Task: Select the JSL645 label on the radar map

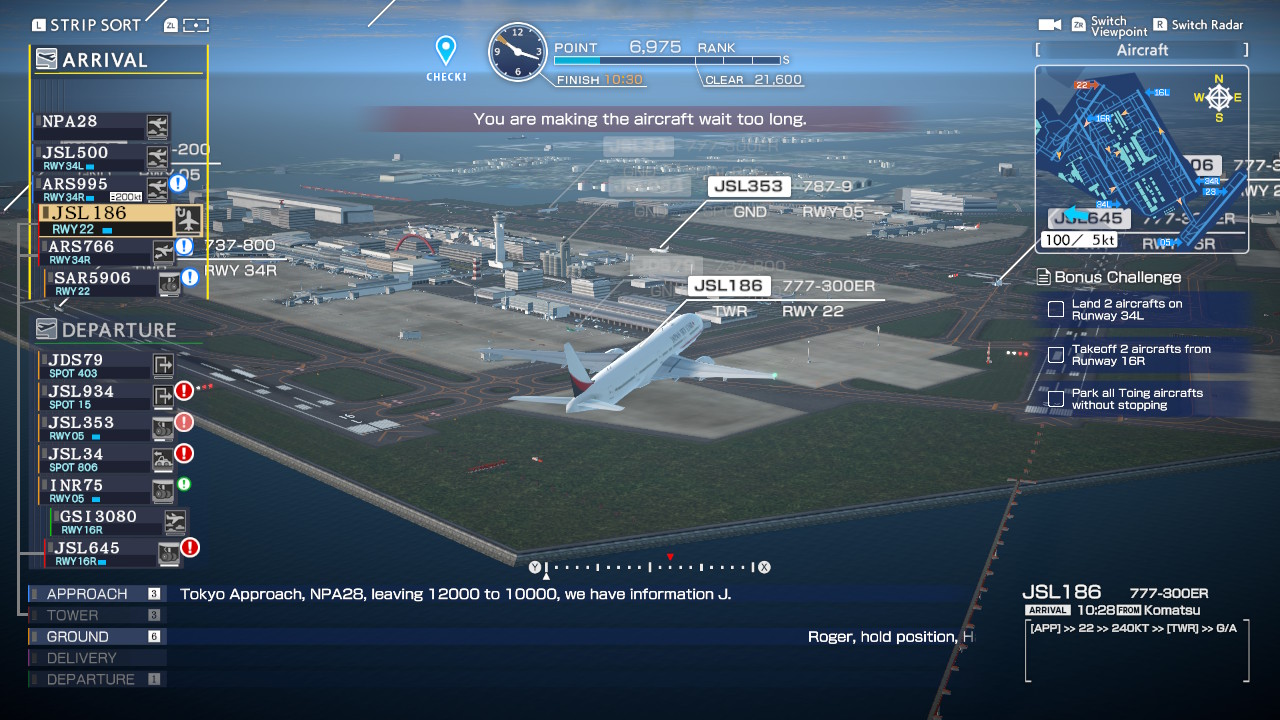Action: click(1088, 217)
